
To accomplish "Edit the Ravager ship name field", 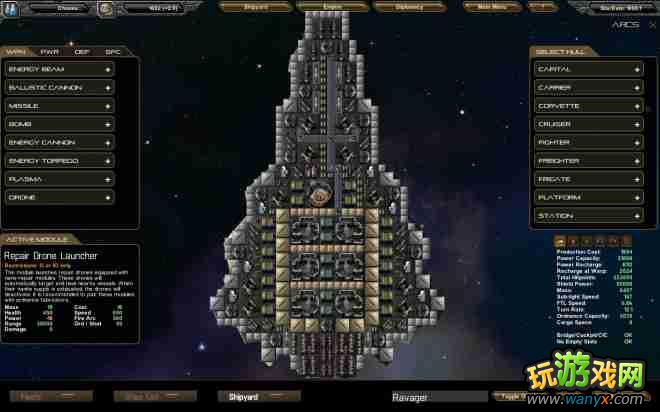I will click(438, 397).
